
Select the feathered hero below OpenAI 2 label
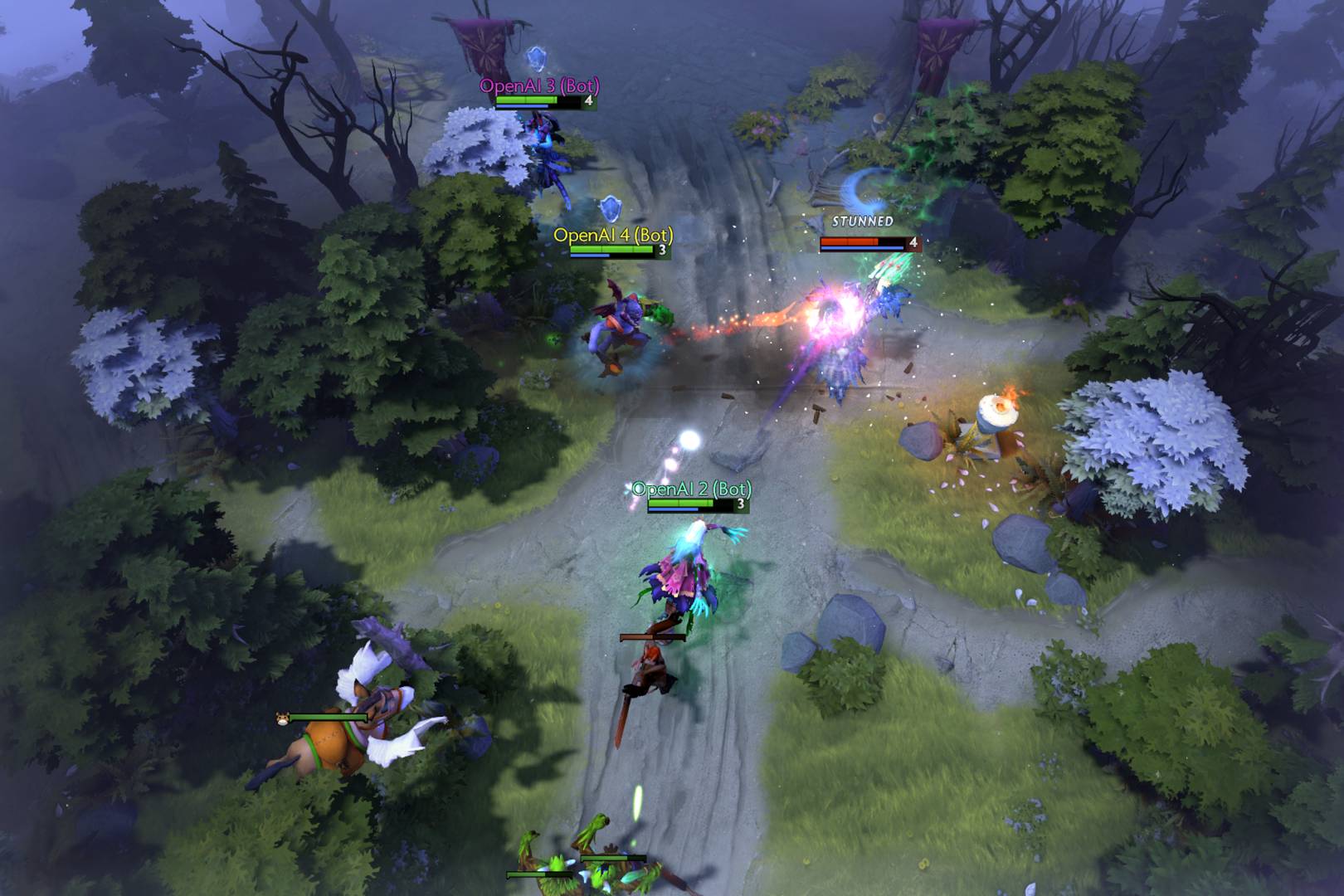680,572
